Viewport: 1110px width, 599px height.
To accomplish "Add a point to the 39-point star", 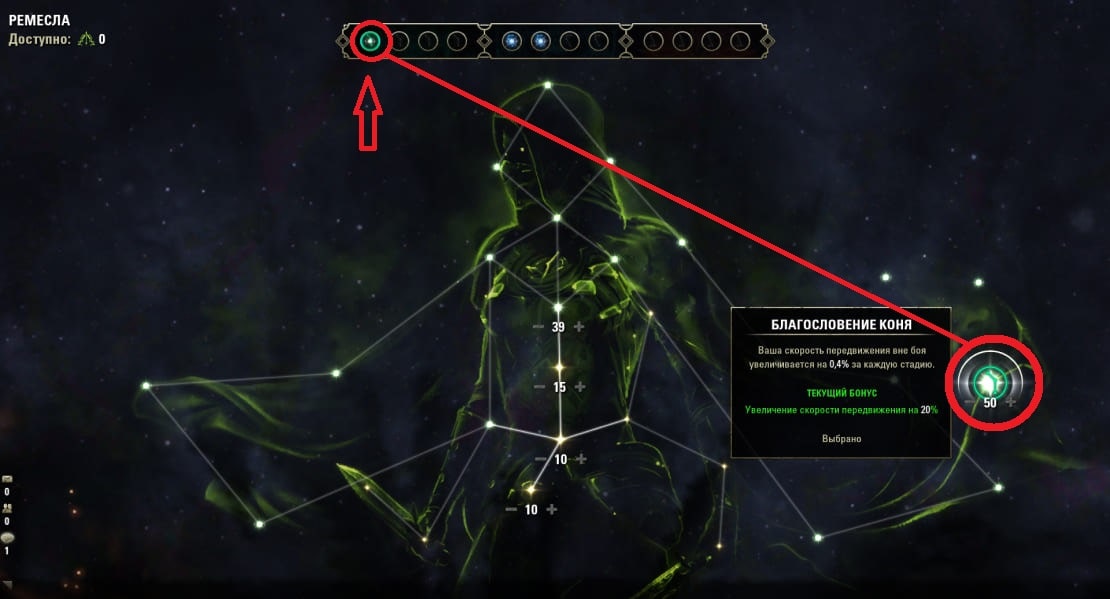I will click(x=578, y=327).
